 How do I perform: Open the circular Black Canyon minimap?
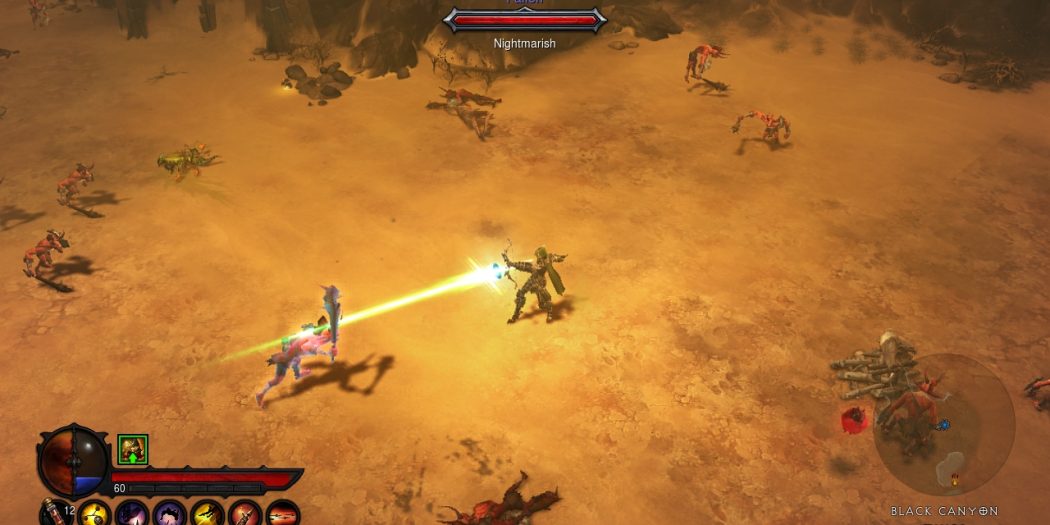point(943,425)
